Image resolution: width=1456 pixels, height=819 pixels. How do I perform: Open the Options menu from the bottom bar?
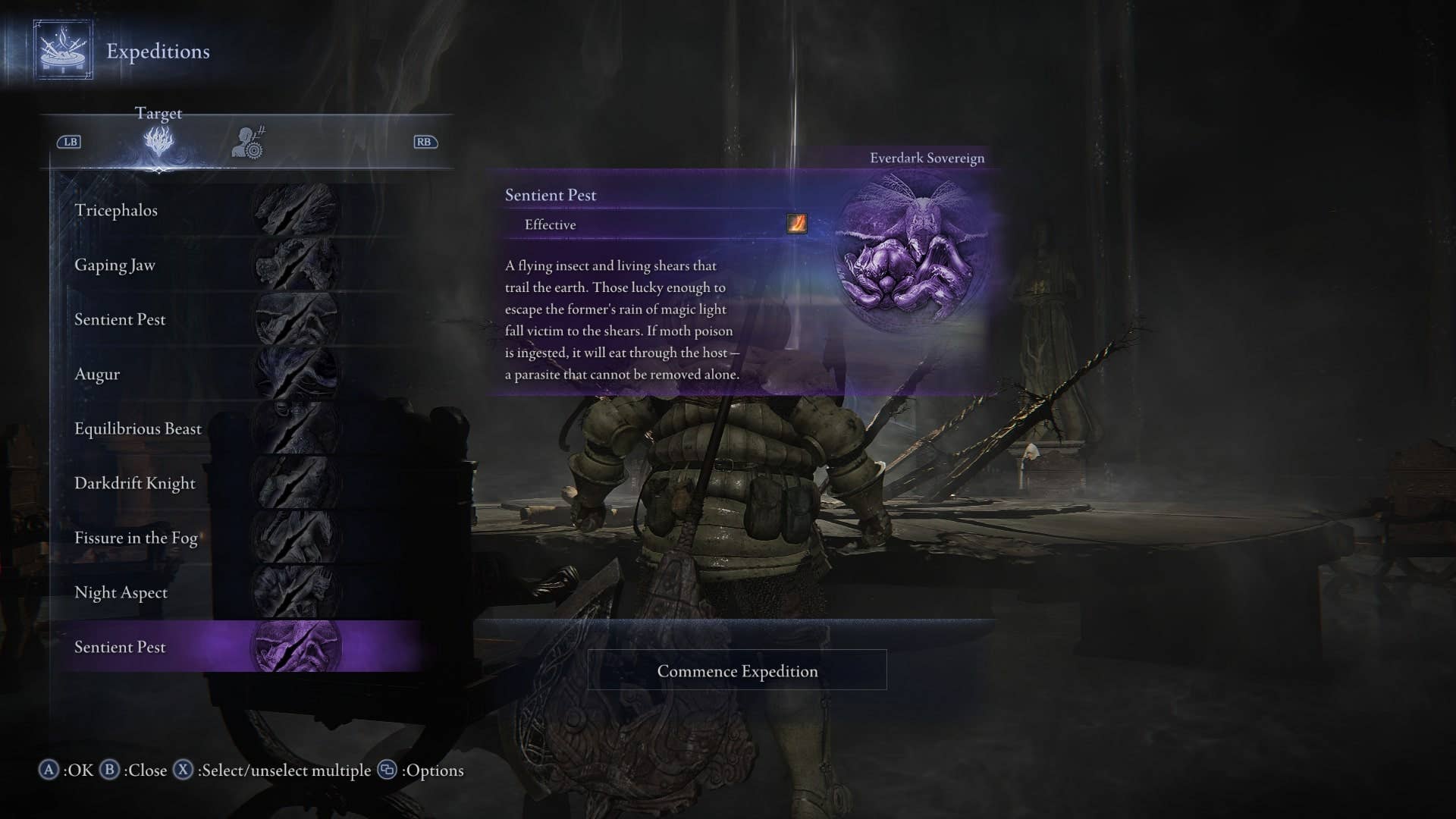tap(388, 770)
